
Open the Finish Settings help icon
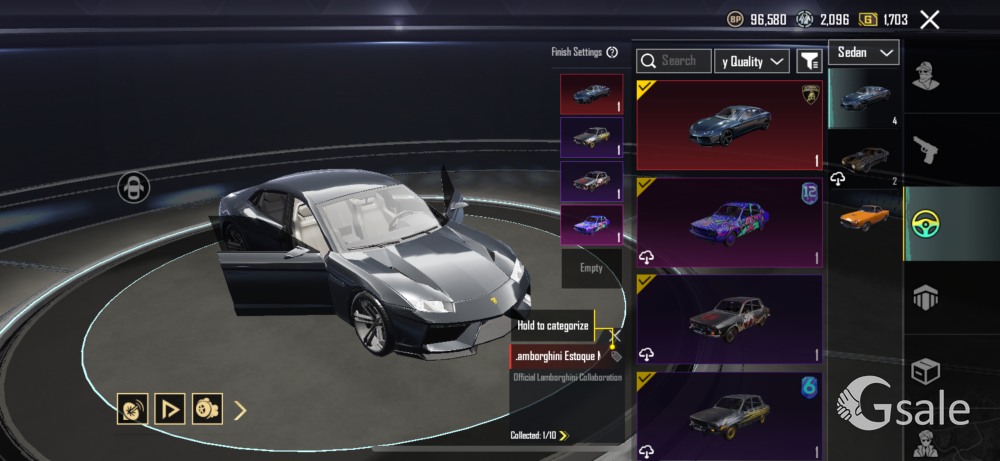(x=612, y=52)
